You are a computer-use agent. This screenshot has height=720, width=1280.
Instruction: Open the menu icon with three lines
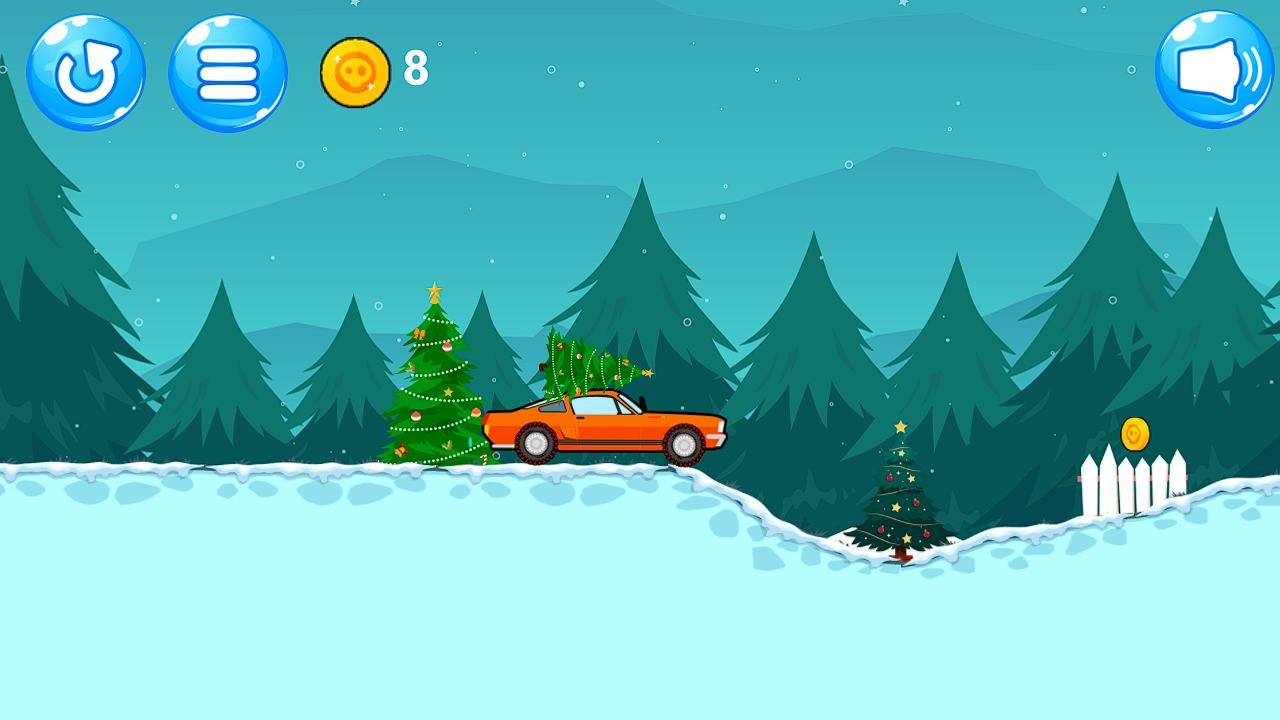tap(228, 72)
